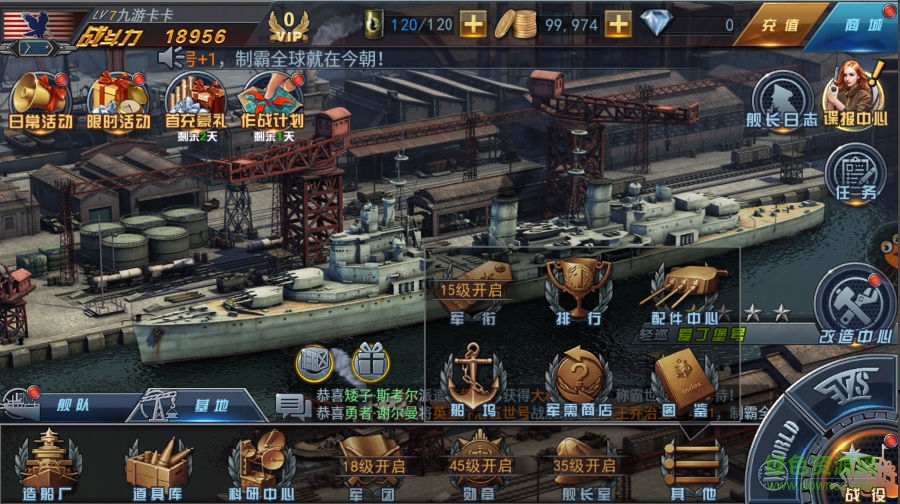
Task: Open the 船坞 dockyard anchor icon
Action: point(473,380)
